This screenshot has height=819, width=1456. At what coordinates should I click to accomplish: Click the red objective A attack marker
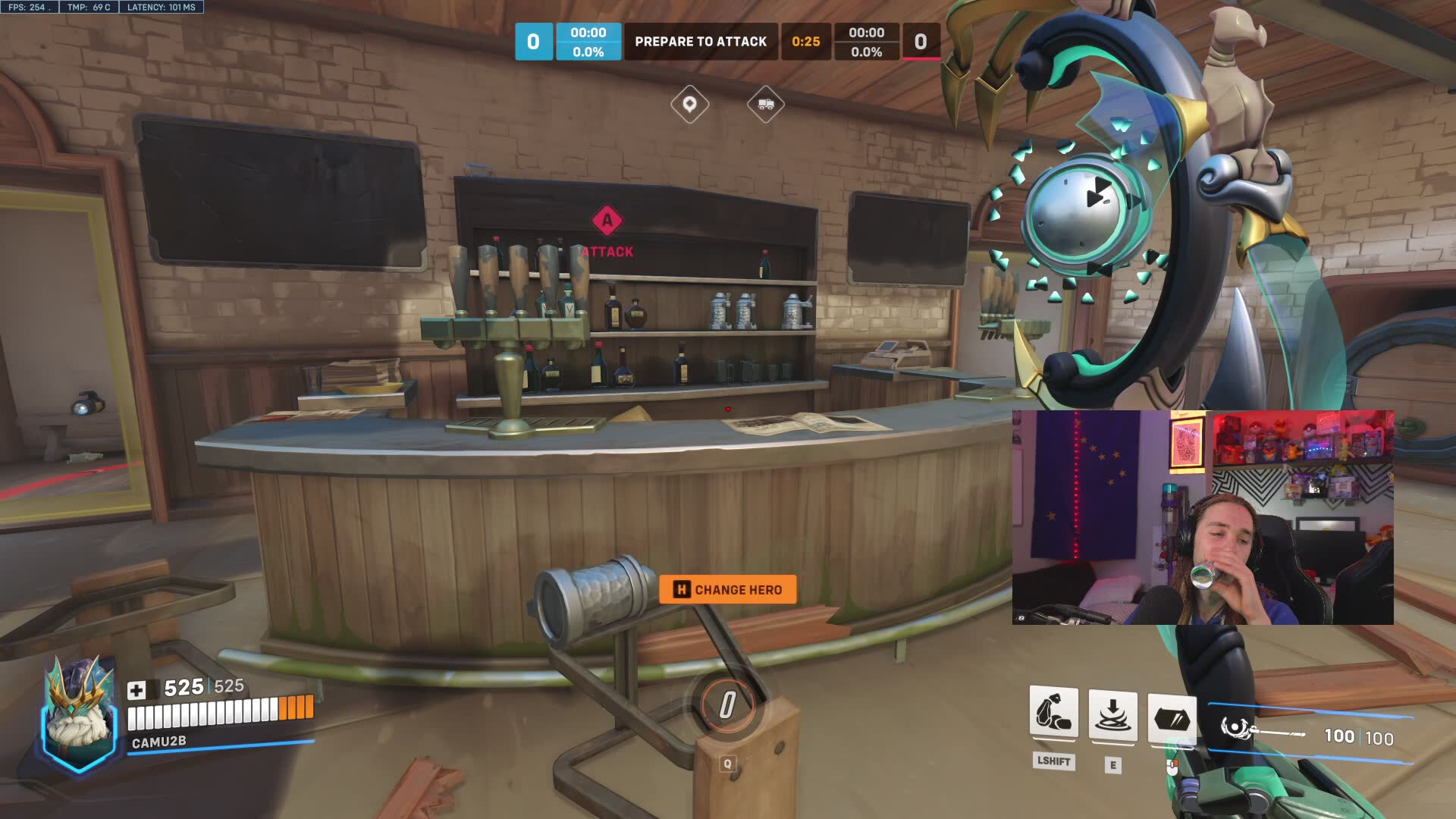pyautogui.click(x=607, y=221)
